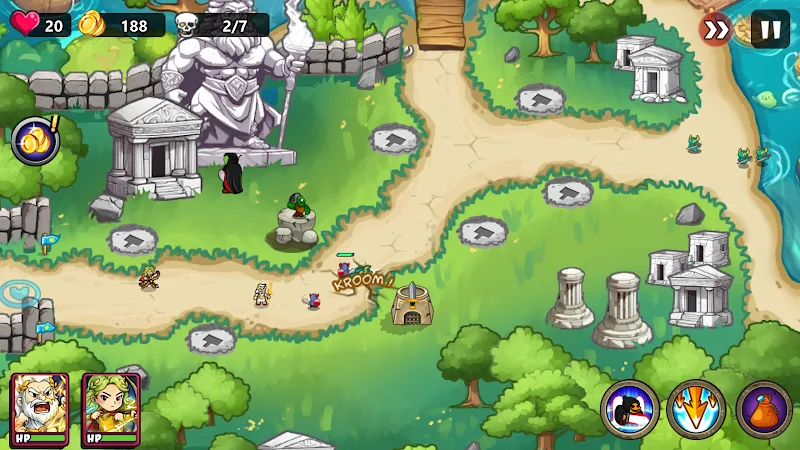Screen dimensions: 800x450
Task: Toggle the fast-forward speed button
Action: pyautogui.click(x=716, y=29)
